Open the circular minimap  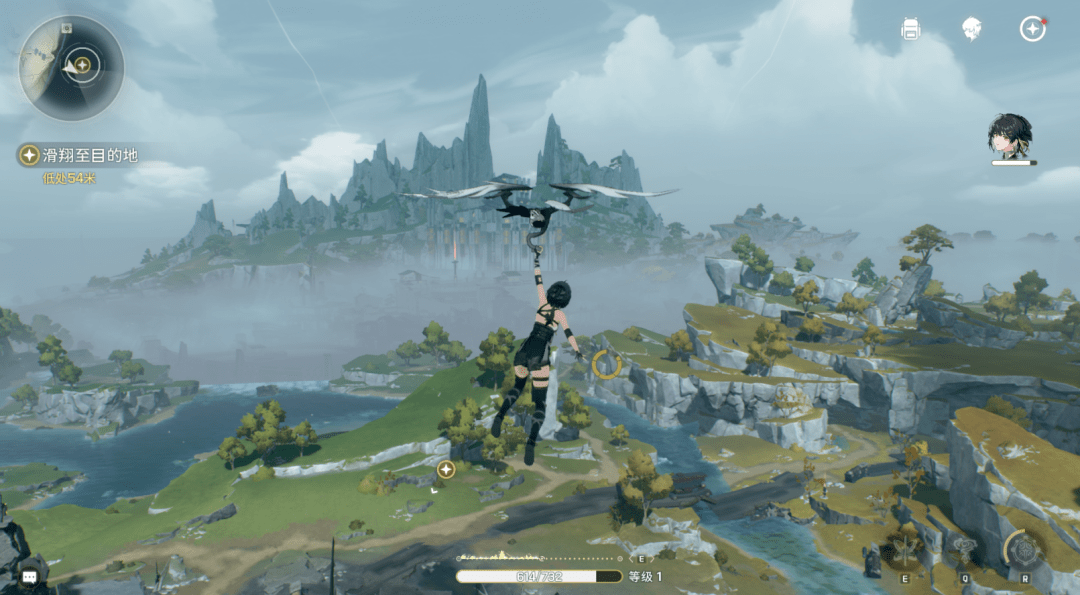point(71,67)
